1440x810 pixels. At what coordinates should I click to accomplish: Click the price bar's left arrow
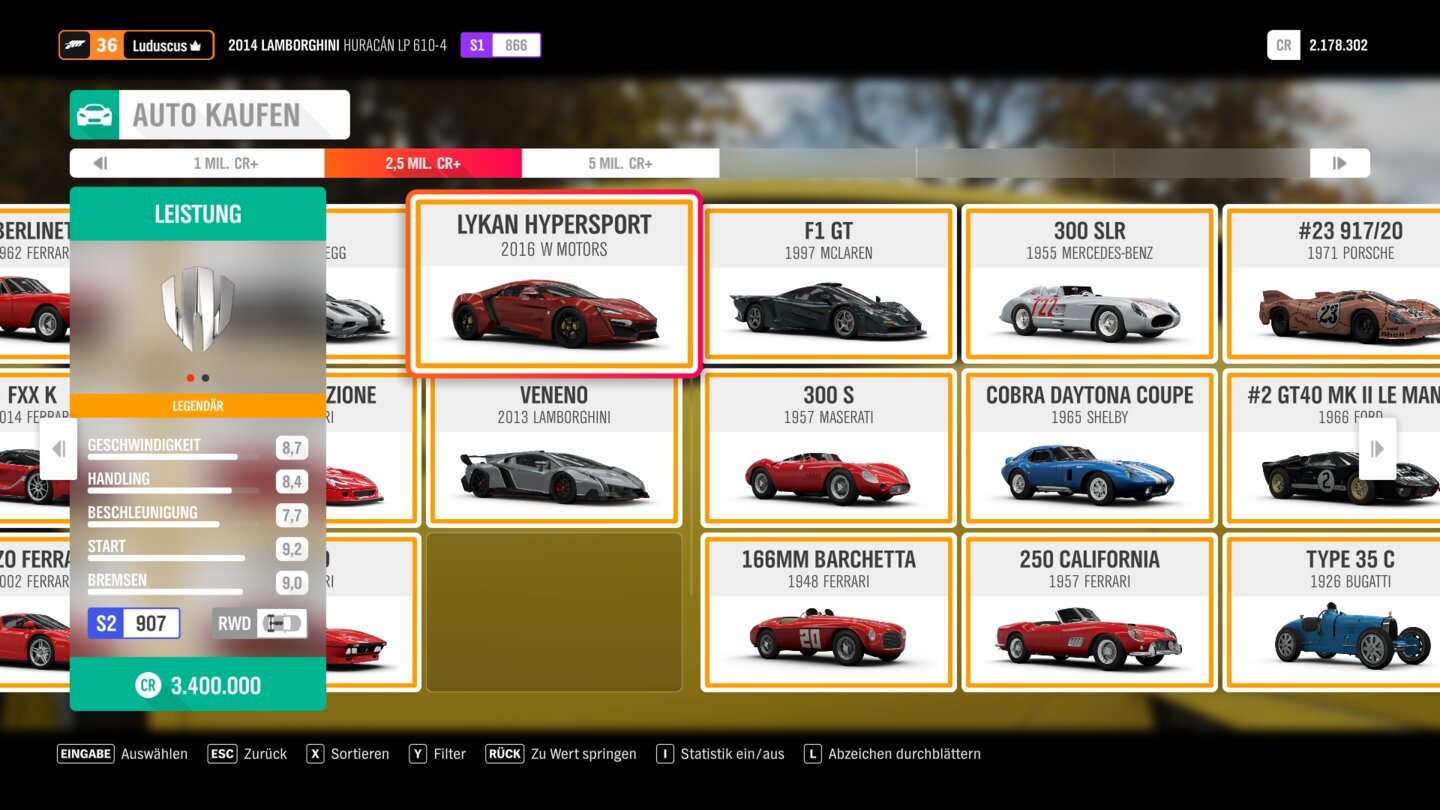(100, 163)
